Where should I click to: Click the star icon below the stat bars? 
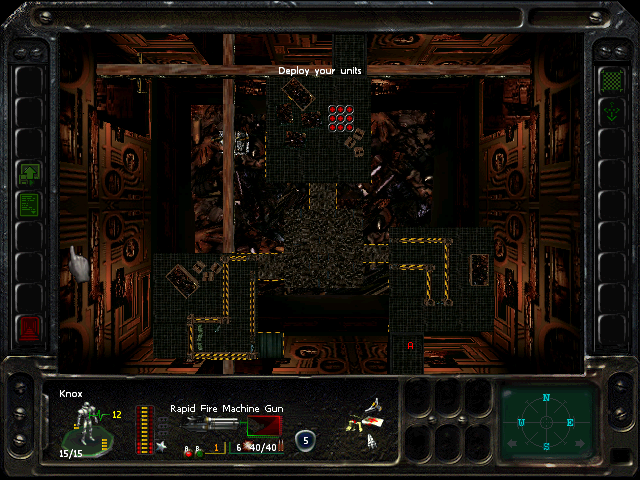click(x=162, y=446)
